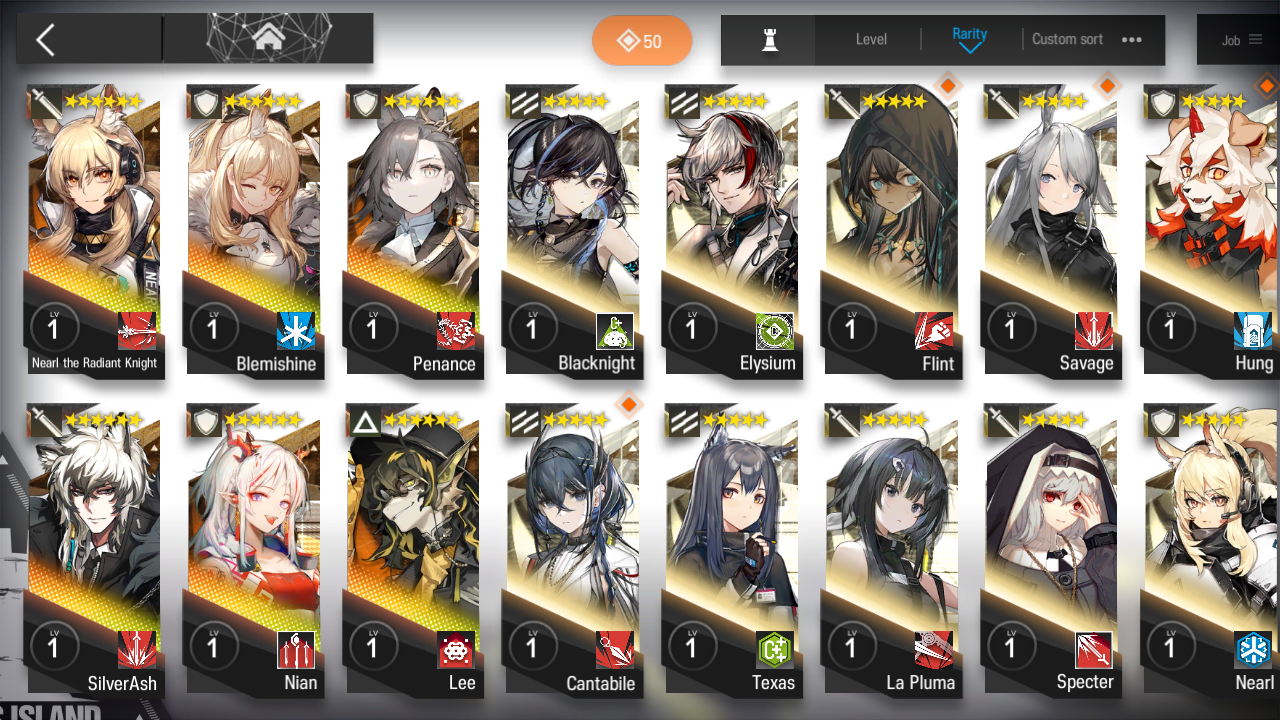Choose the Blemishine operator card

253,230
